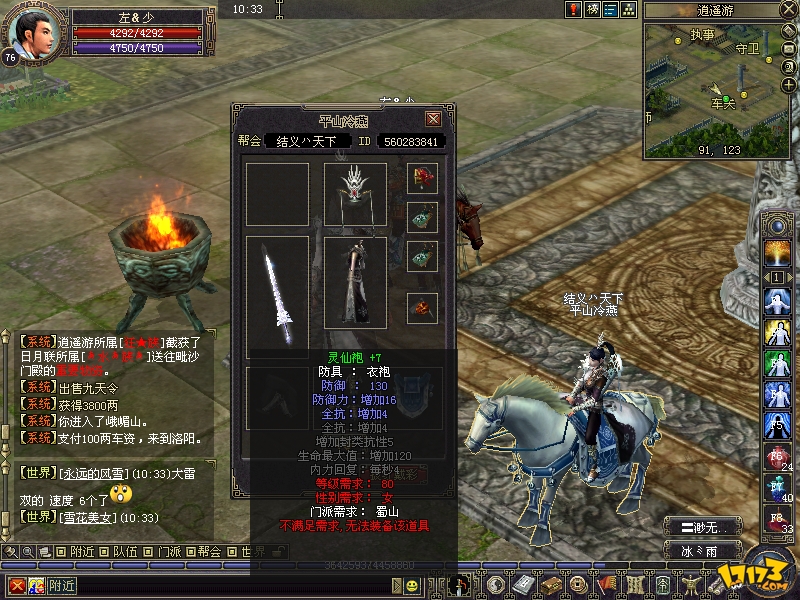Open the 榜 ranking button
Screen dimensions: 800x600
click(x=592, y=9)
